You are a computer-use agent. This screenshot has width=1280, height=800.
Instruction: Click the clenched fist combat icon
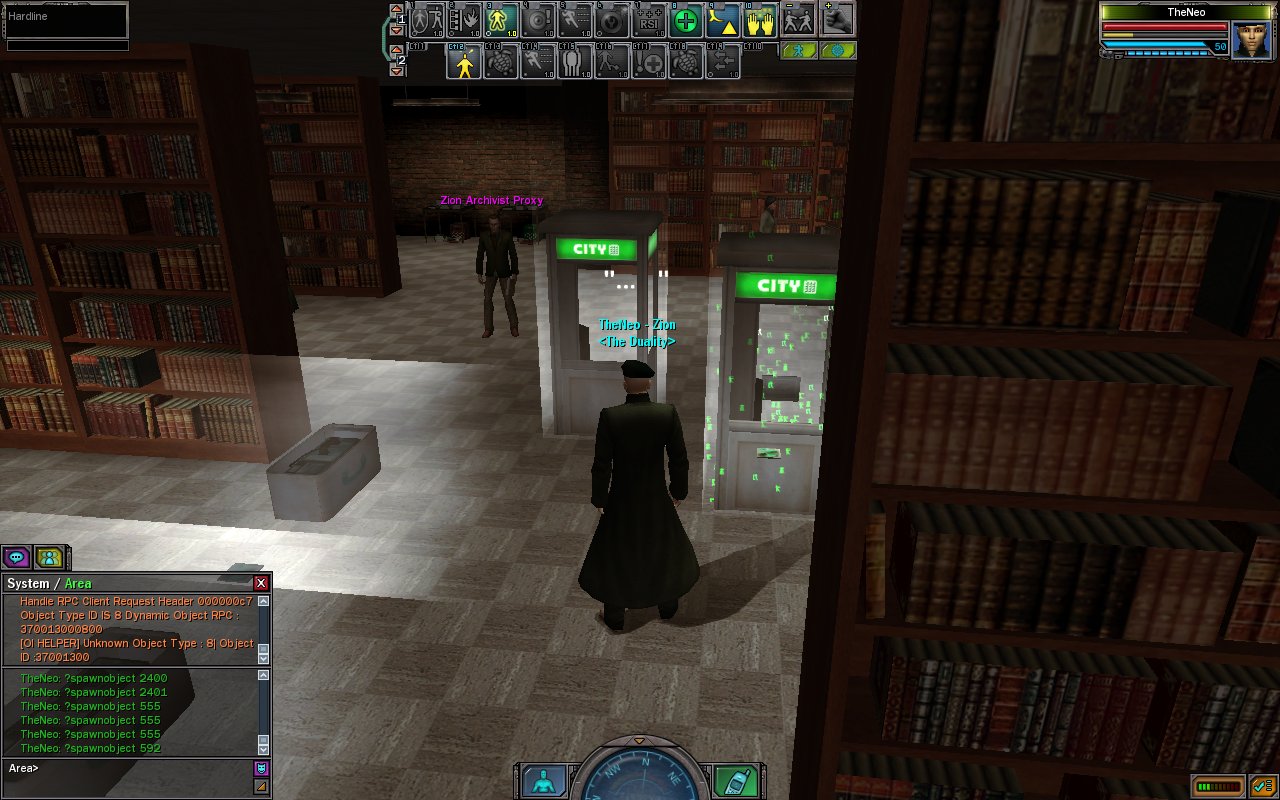pyautogui.click(x=838, y=18)
